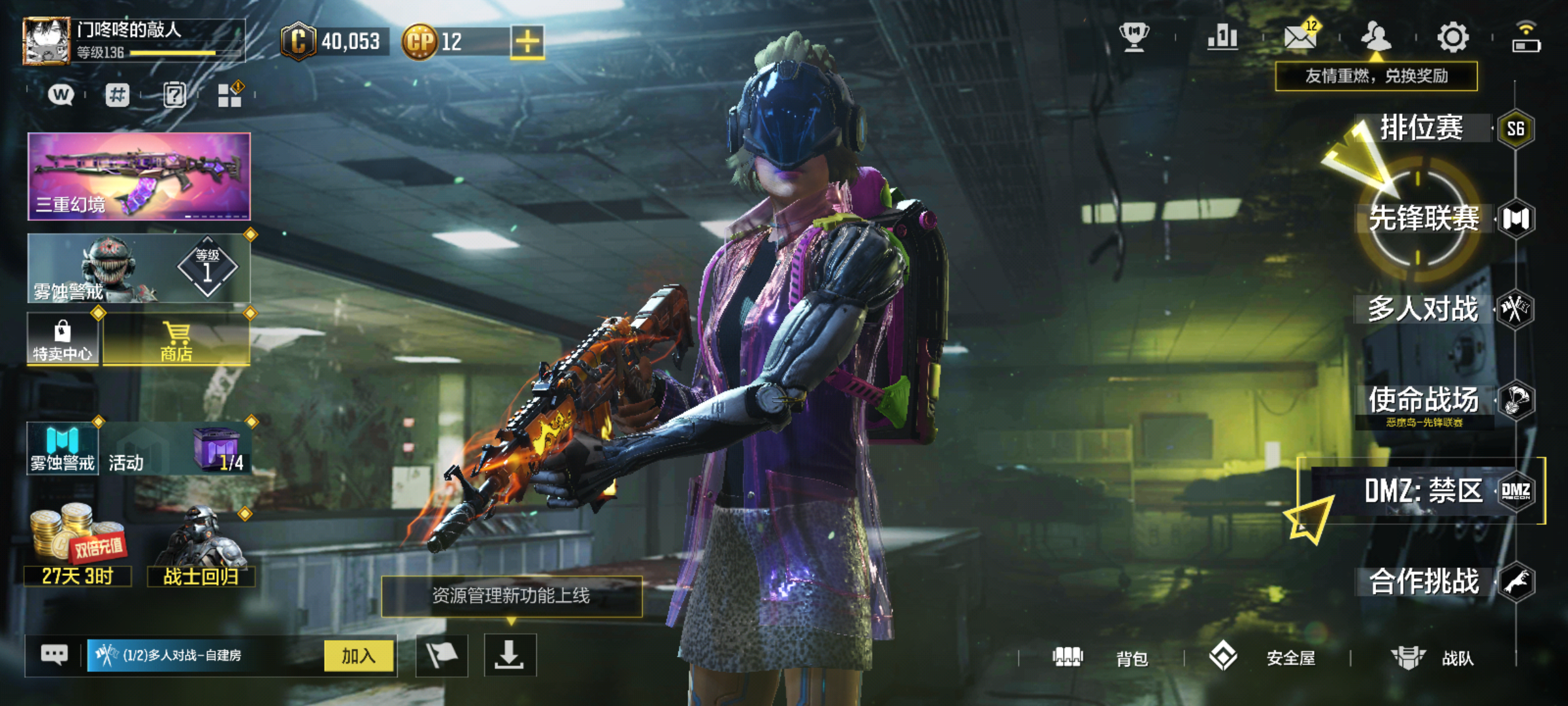The width and height of the screenshot is (1568, 706).
Task: Open the friends list icon
Action: pos(1376,37)
